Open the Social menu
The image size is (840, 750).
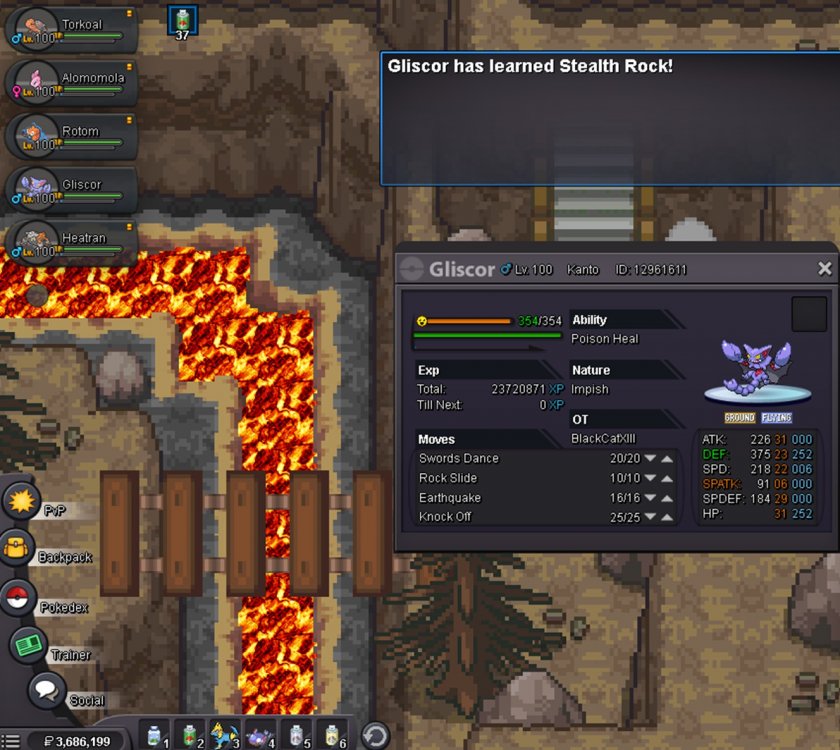point(46,691)
